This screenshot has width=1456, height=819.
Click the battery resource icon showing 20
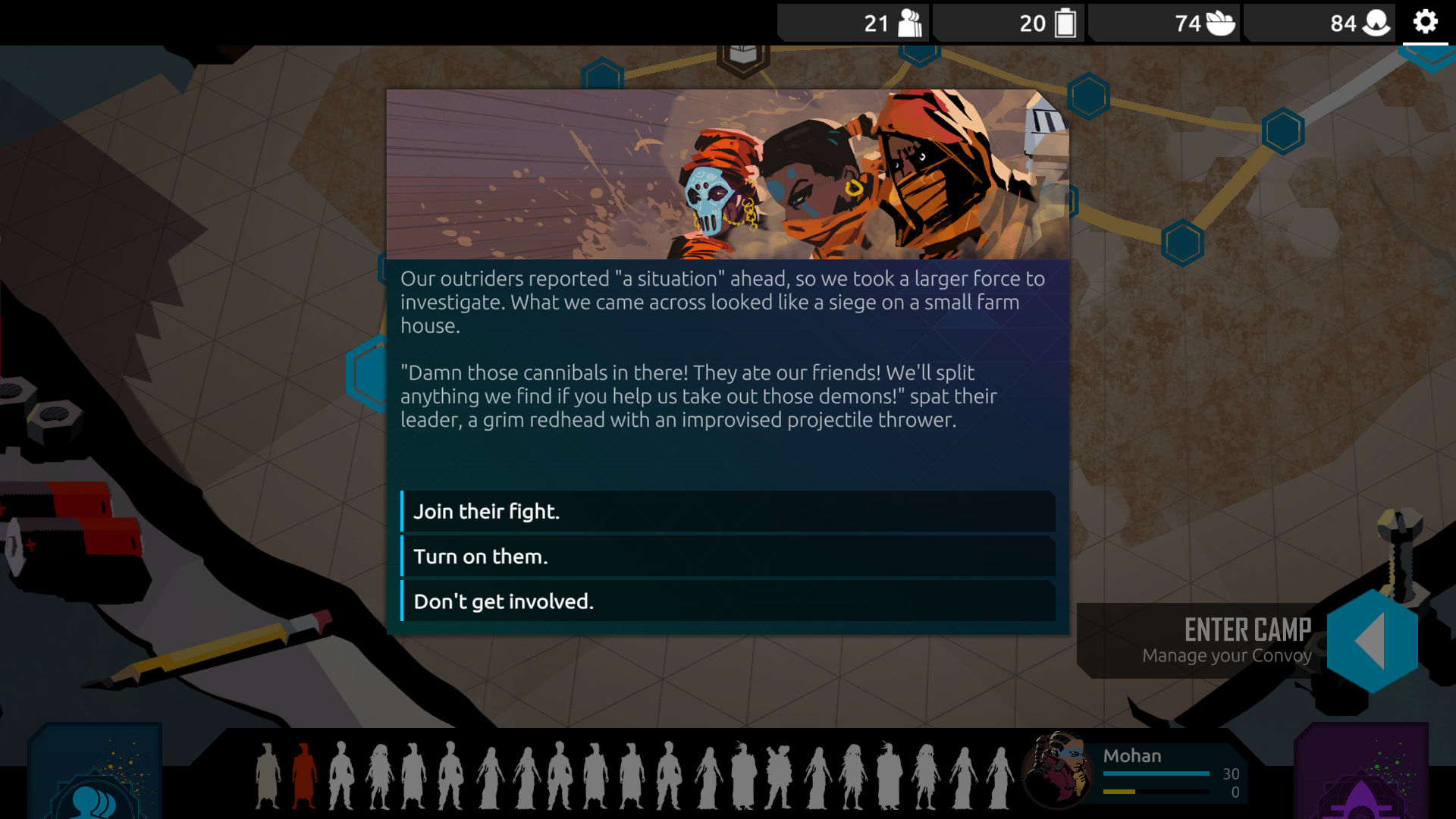pos(1065,23)
